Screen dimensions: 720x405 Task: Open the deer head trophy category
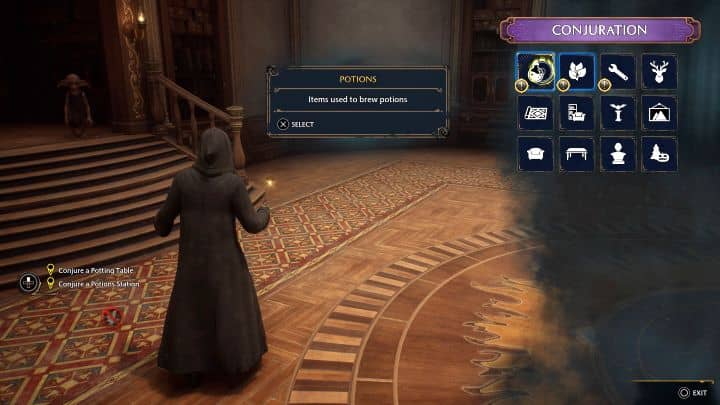click(x=659, y=71)
